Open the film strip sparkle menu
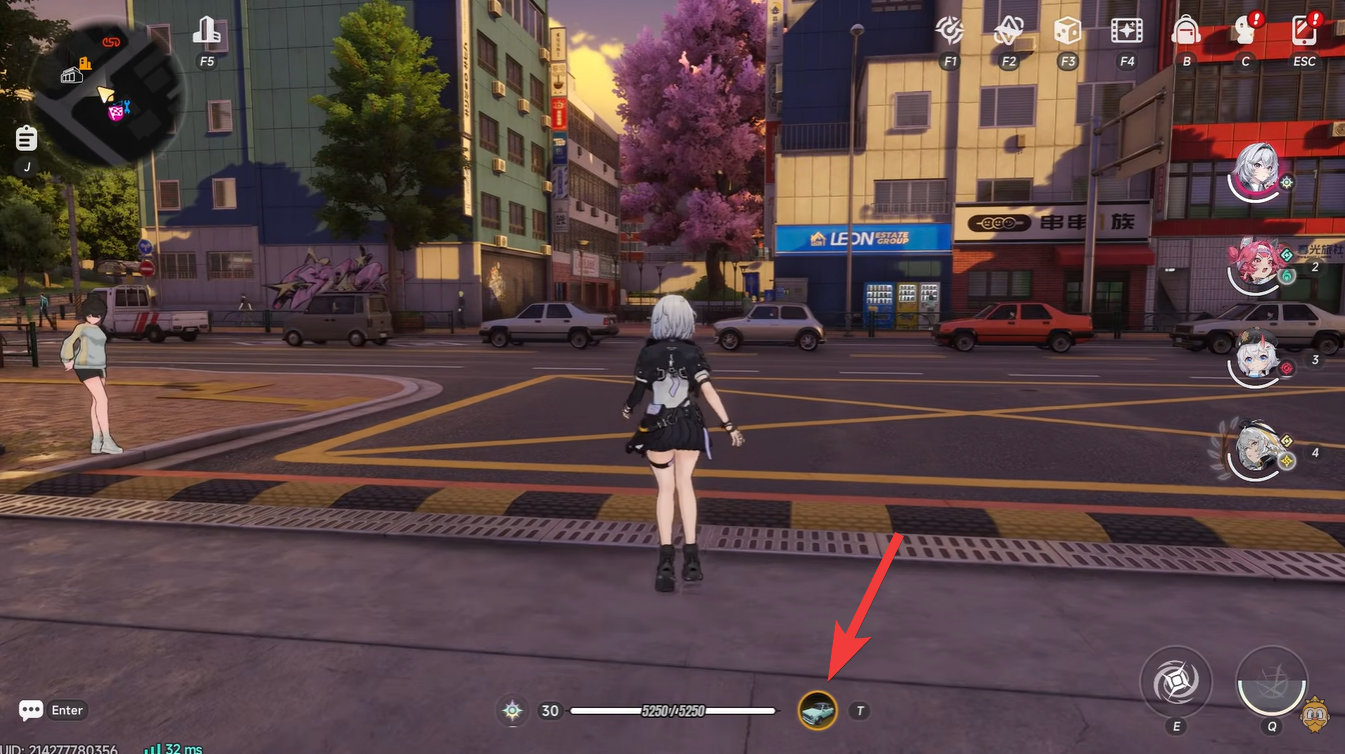The height and width of the screenshot is (754, 1345). (x=1127, y=31)
